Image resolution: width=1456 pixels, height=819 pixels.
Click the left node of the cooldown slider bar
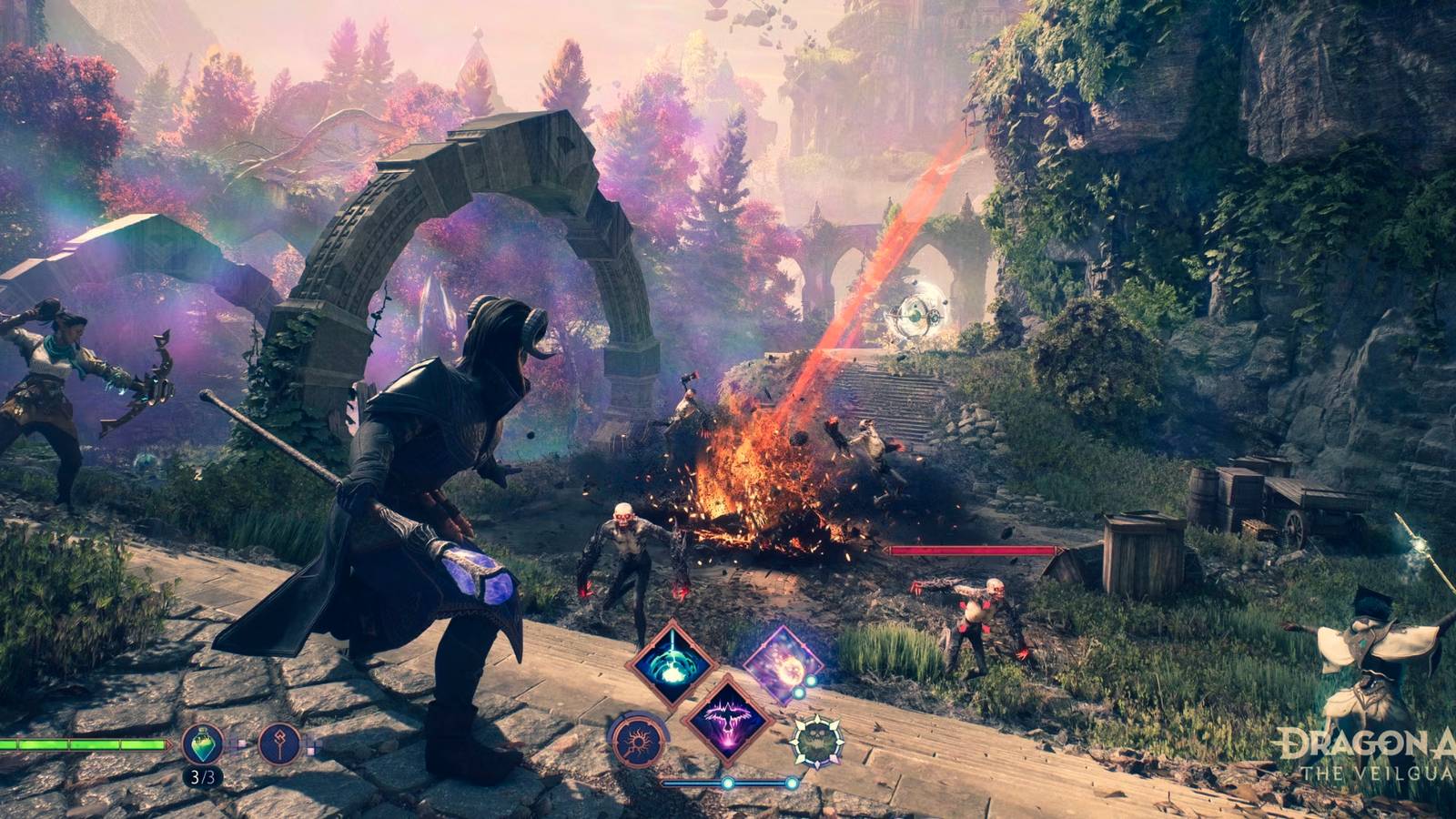(x=728, y=783)
